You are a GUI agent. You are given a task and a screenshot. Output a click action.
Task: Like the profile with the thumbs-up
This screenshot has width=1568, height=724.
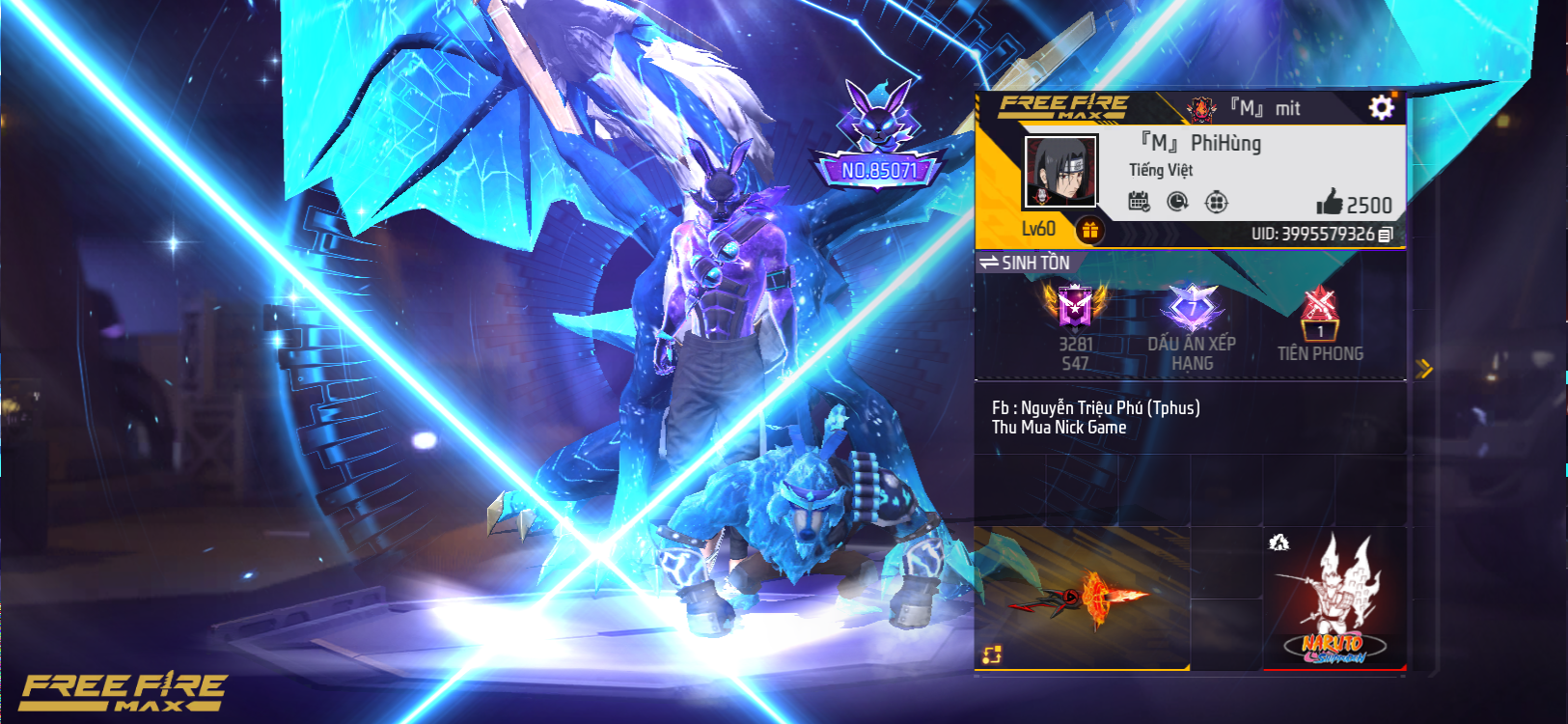click(1330, 202)
